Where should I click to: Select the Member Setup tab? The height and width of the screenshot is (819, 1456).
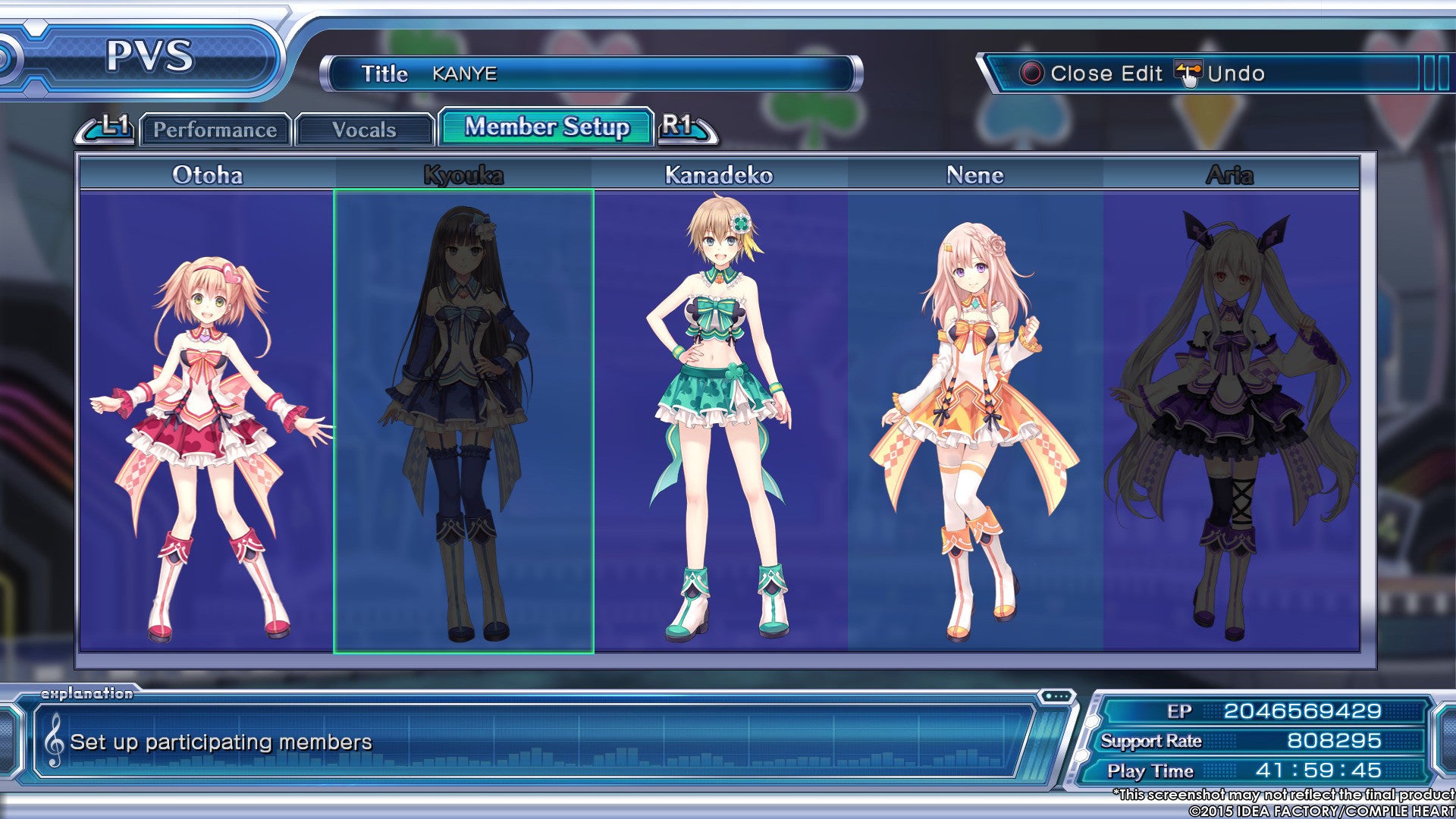(546, 127)
